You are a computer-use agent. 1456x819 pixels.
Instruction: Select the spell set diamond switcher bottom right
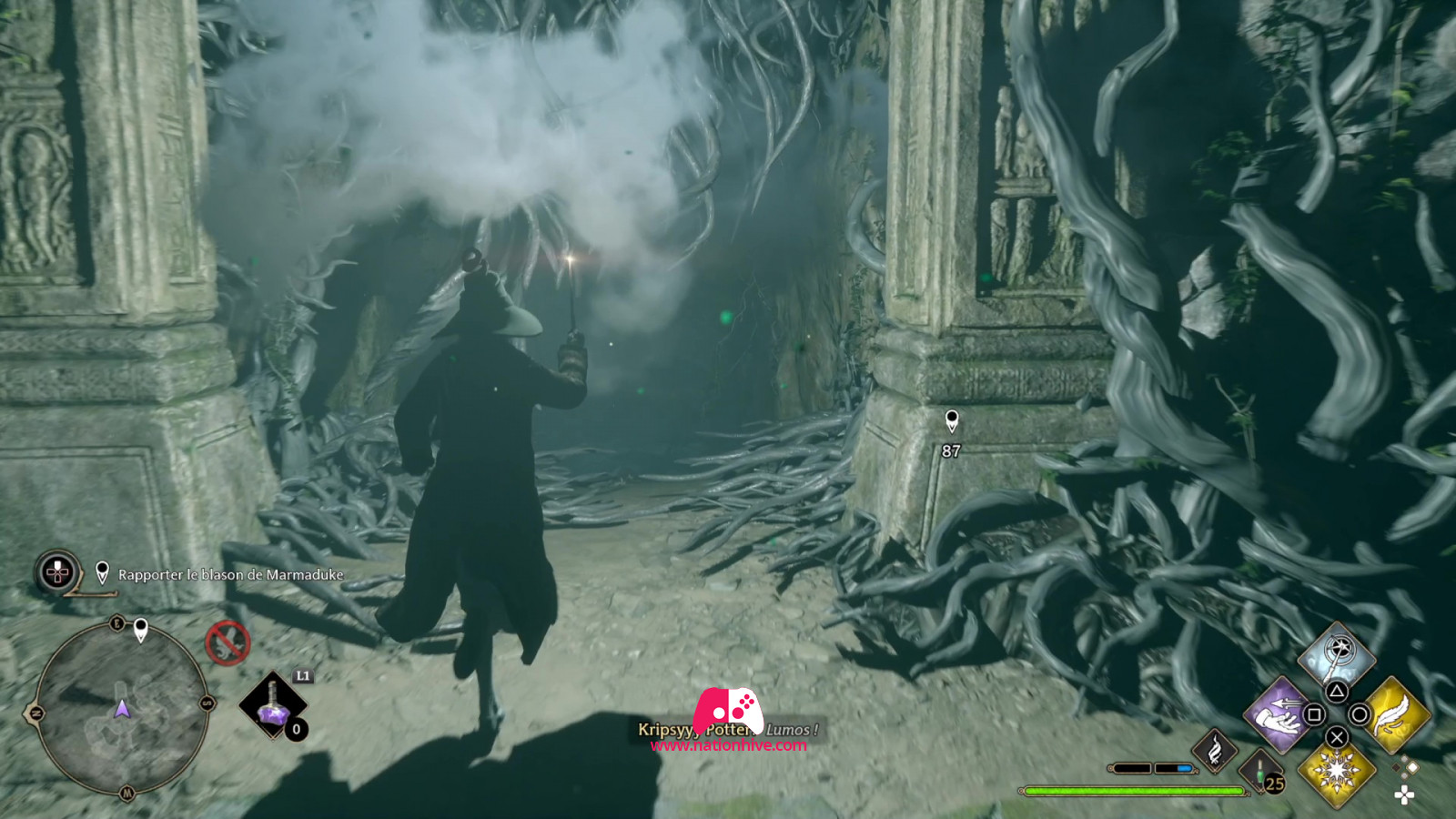1406,767
